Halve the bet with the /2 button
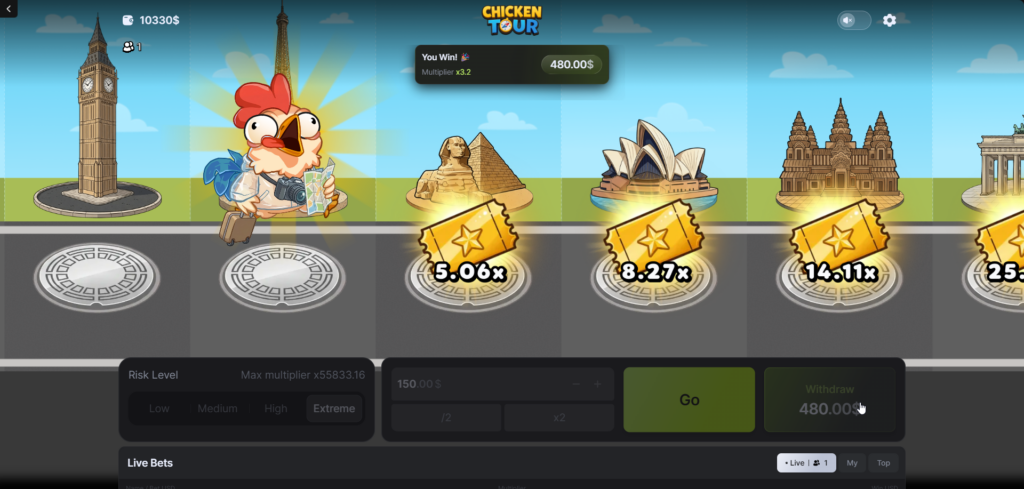The image size is (1024, 489). click(446, 417)
